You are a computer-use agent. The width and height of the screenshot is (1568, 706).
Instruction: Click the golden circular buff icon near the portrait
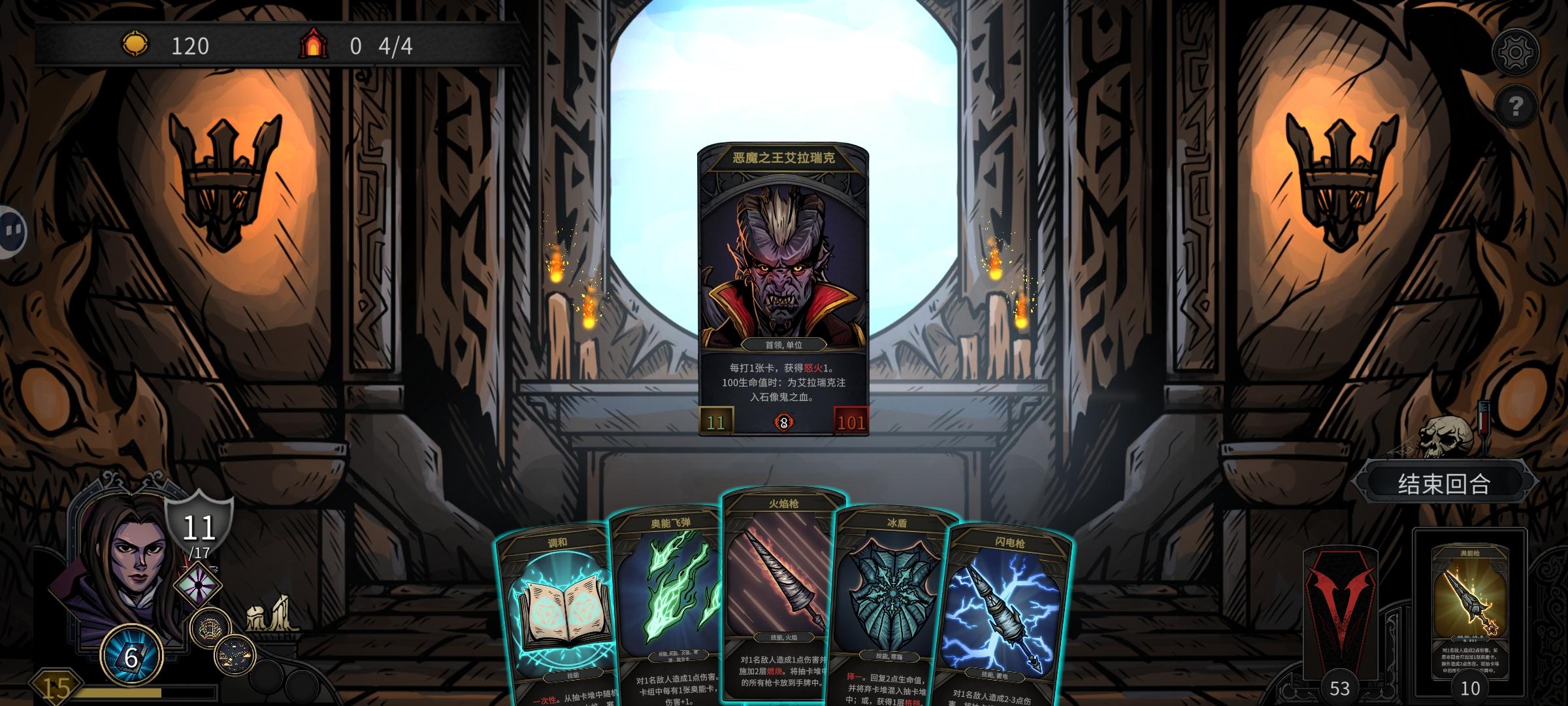[x=210, y=626]
